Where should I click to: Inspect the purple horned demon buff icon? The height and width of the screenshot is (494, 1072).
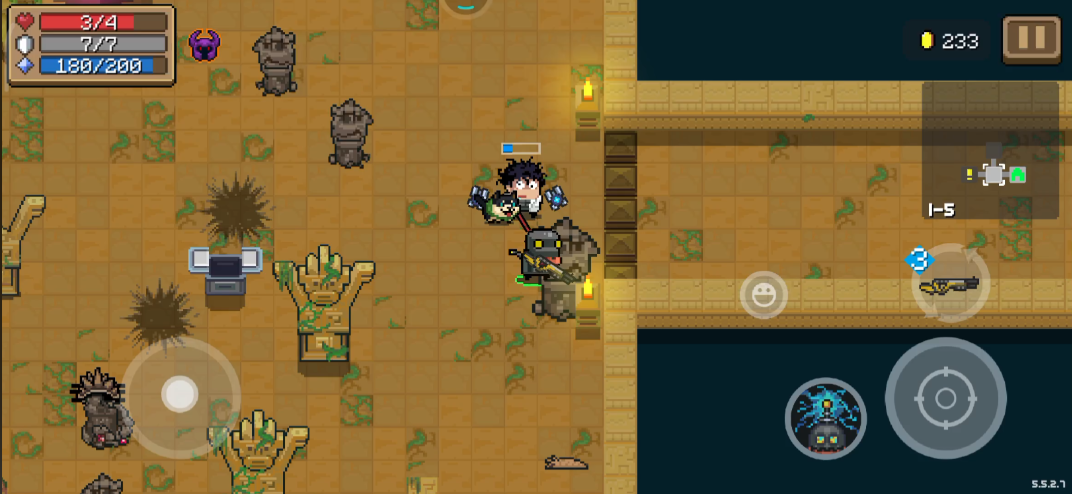point(204,45)
